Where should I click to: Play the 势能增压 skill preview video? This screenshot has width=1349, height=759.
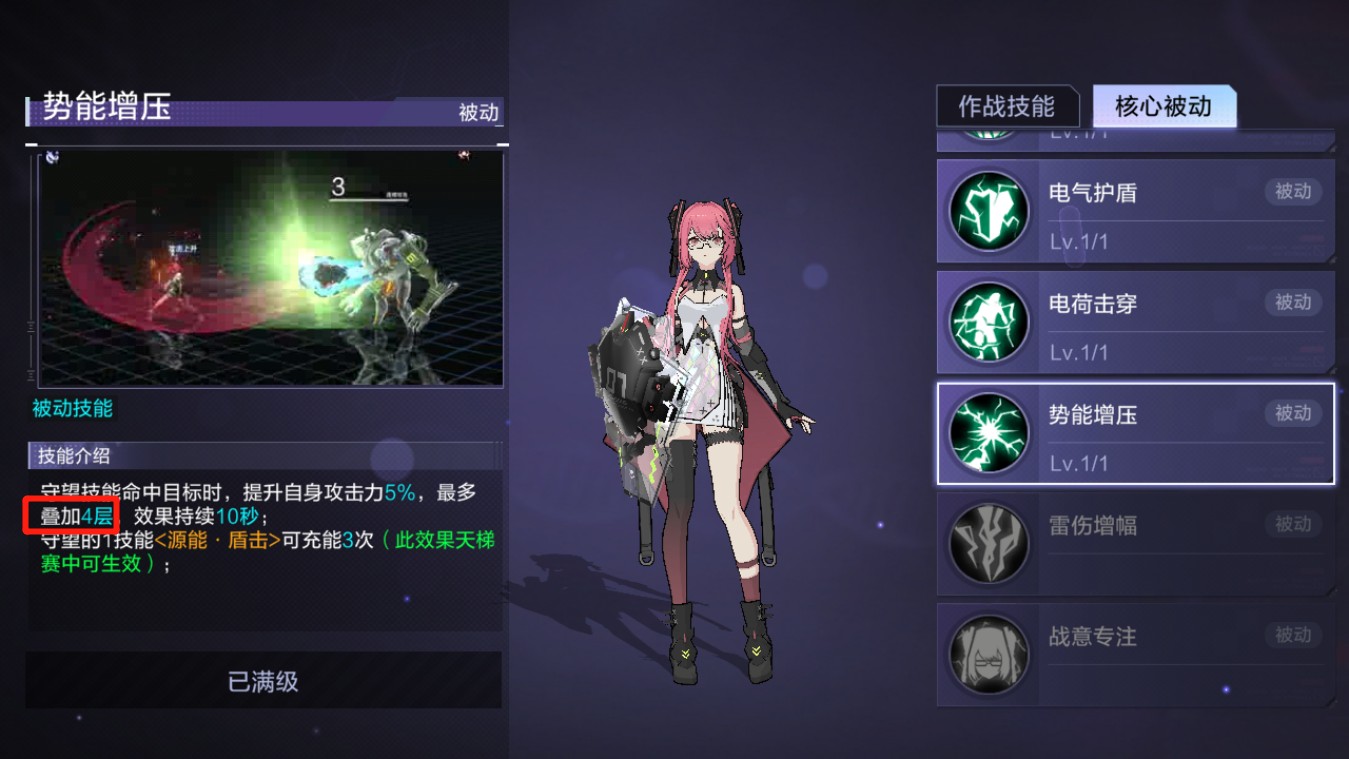pos(270,268)
